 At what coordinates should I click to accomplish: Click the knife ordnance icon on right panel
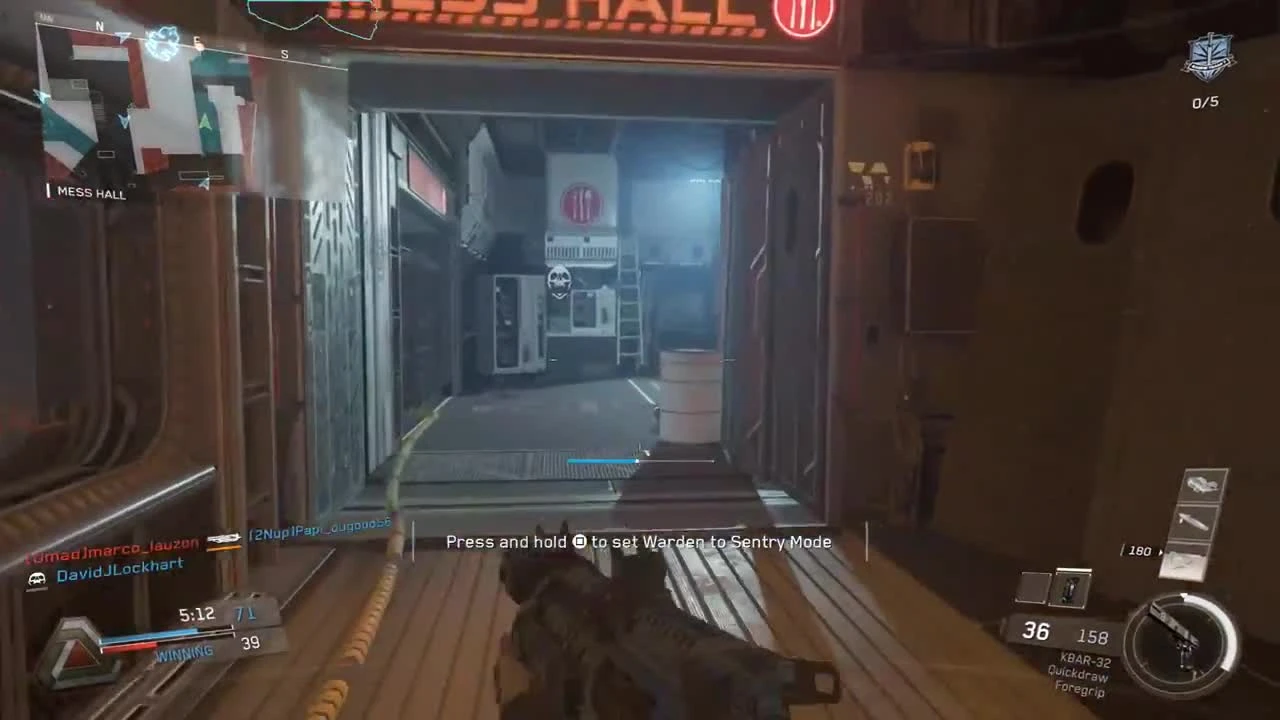point(1192,522)
